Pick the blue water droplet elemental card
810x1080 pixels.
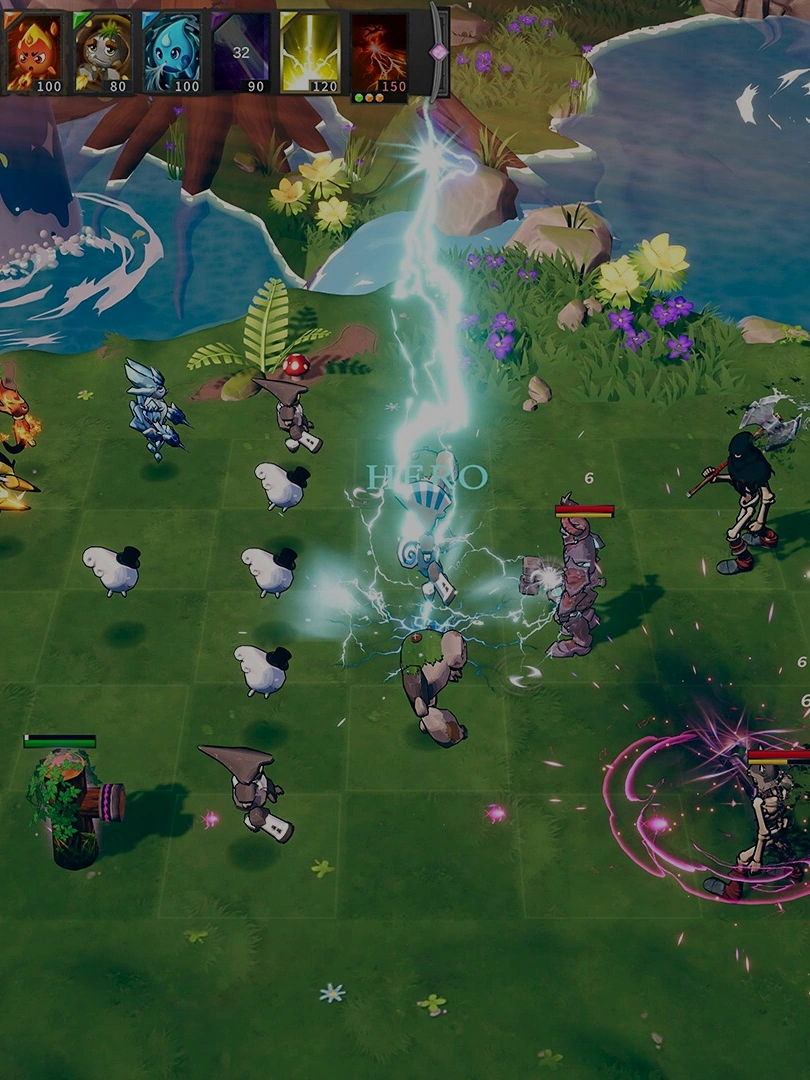click(171, 52)
